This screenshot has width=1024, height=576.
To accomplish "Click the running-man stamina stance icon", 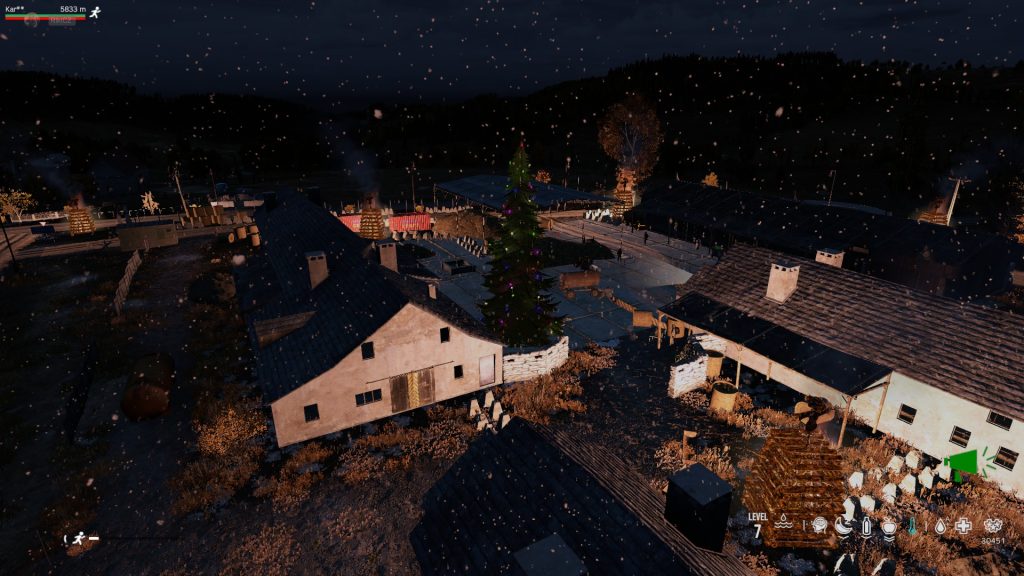I will pos(78,538).
